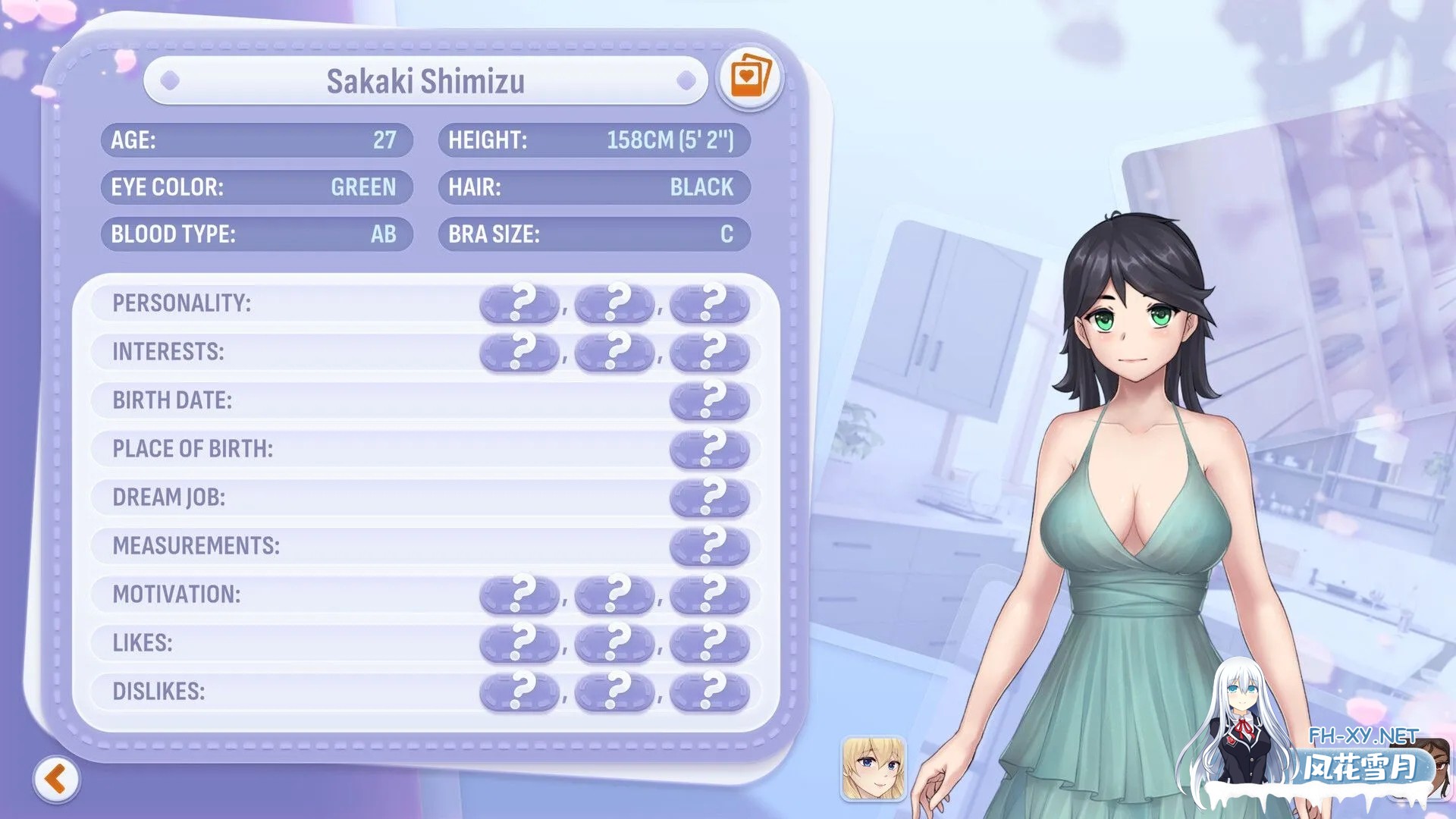Reveal the hidden Dream Job entry
The image size is (1456, 819).
710,497
